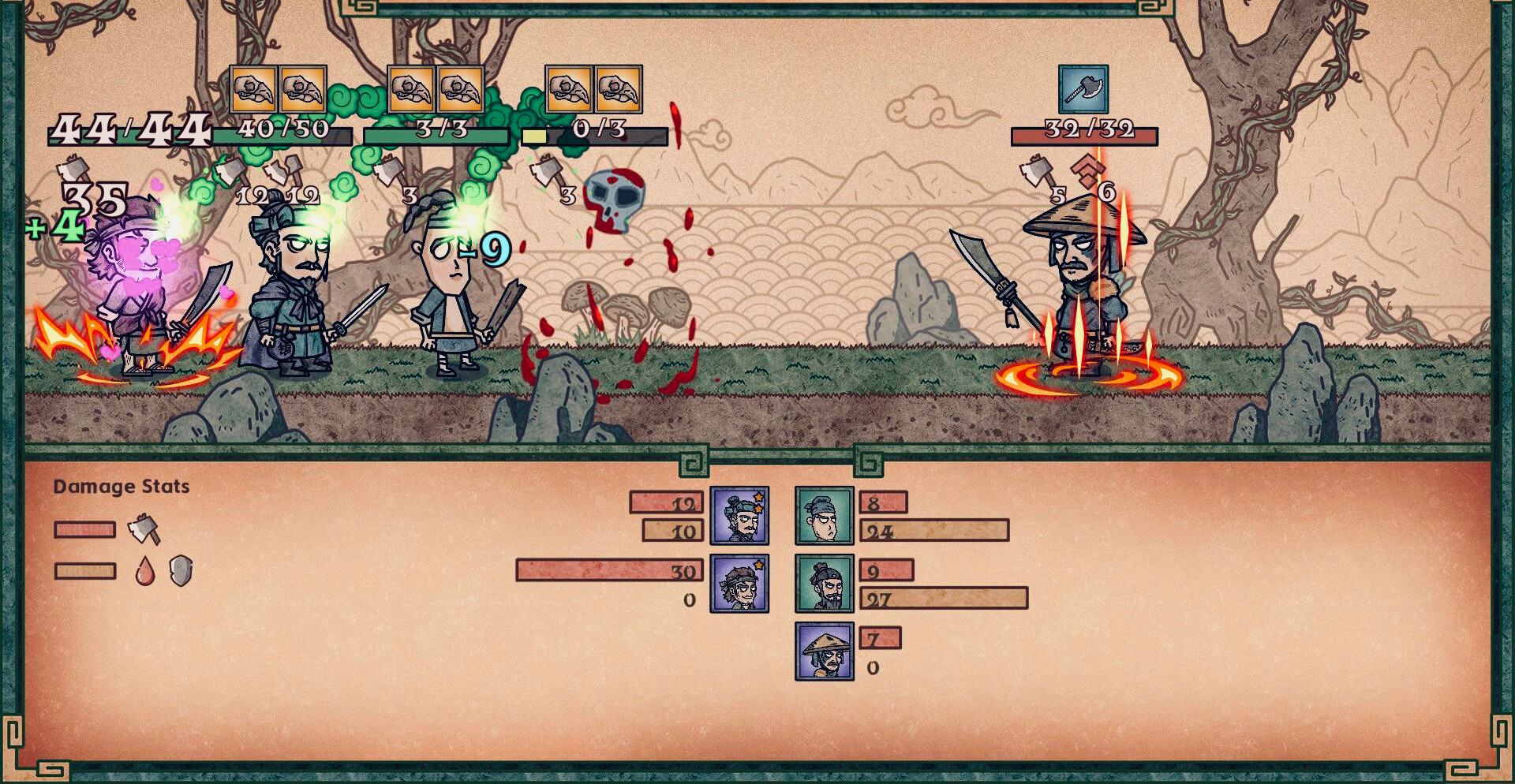This screenshot has width=1515, height=784.
Task: Inspect the blue axe skill icon
Action: pyautogui.click(x=1083, y=89)
